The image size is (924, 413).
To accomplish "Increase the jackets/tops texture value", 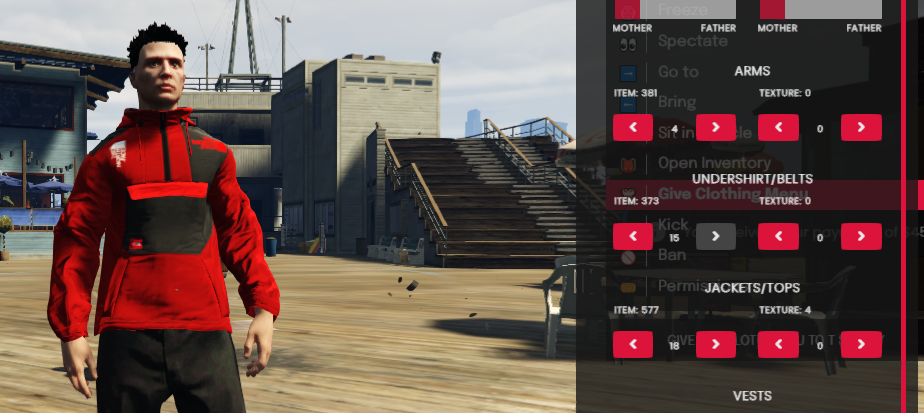I will [x=861, y=344].
